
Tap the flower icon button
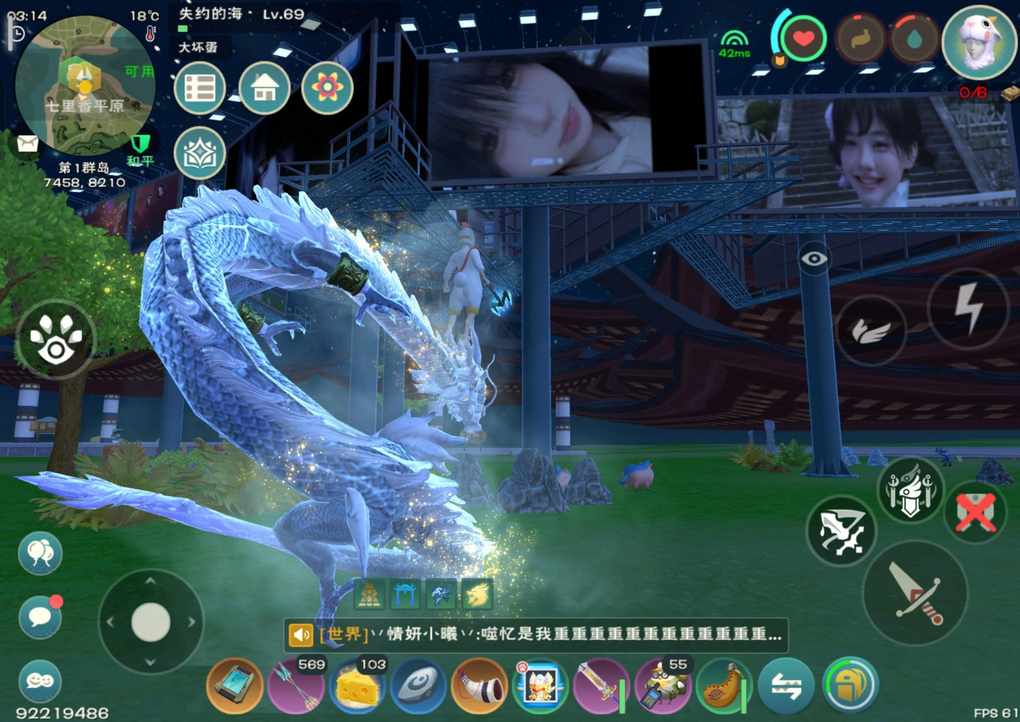click(x=326, y=89)
